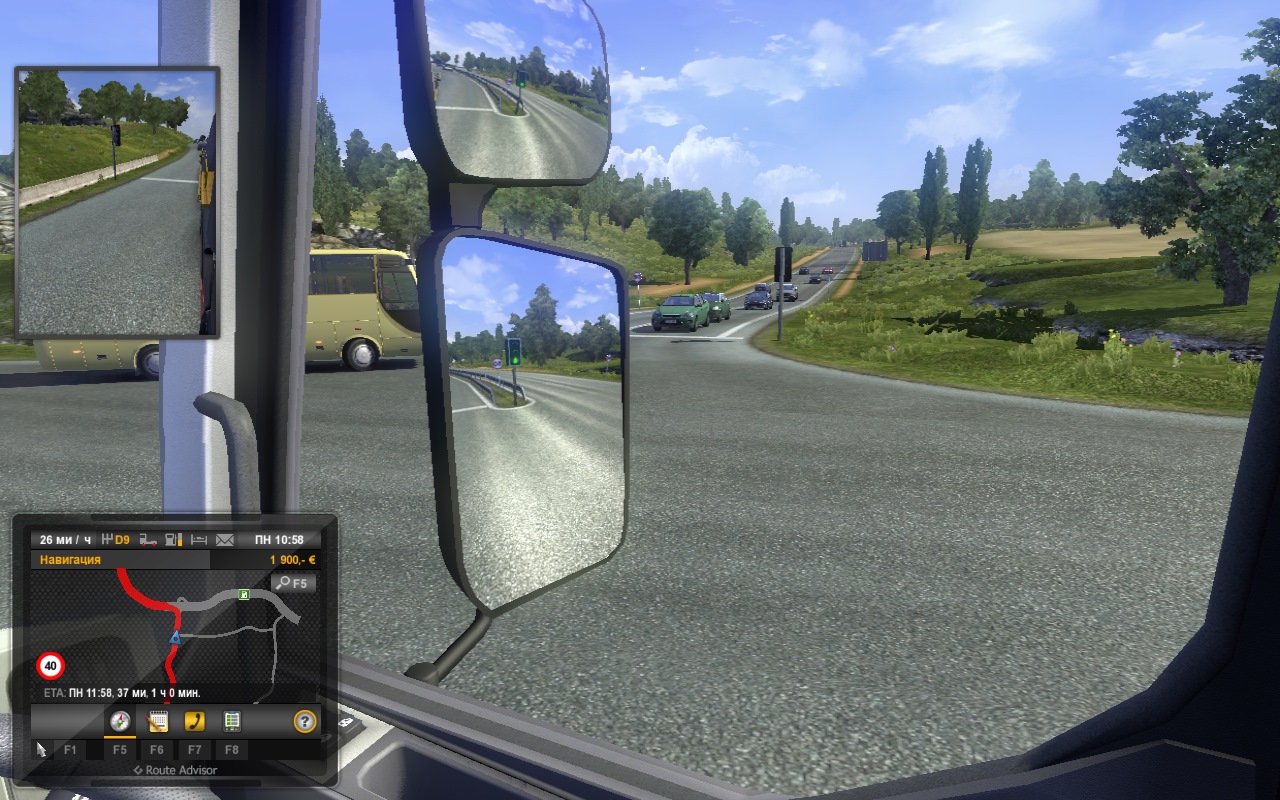Click the envelope mail icon
This screenshot has height=800, width=1280.
224,540
